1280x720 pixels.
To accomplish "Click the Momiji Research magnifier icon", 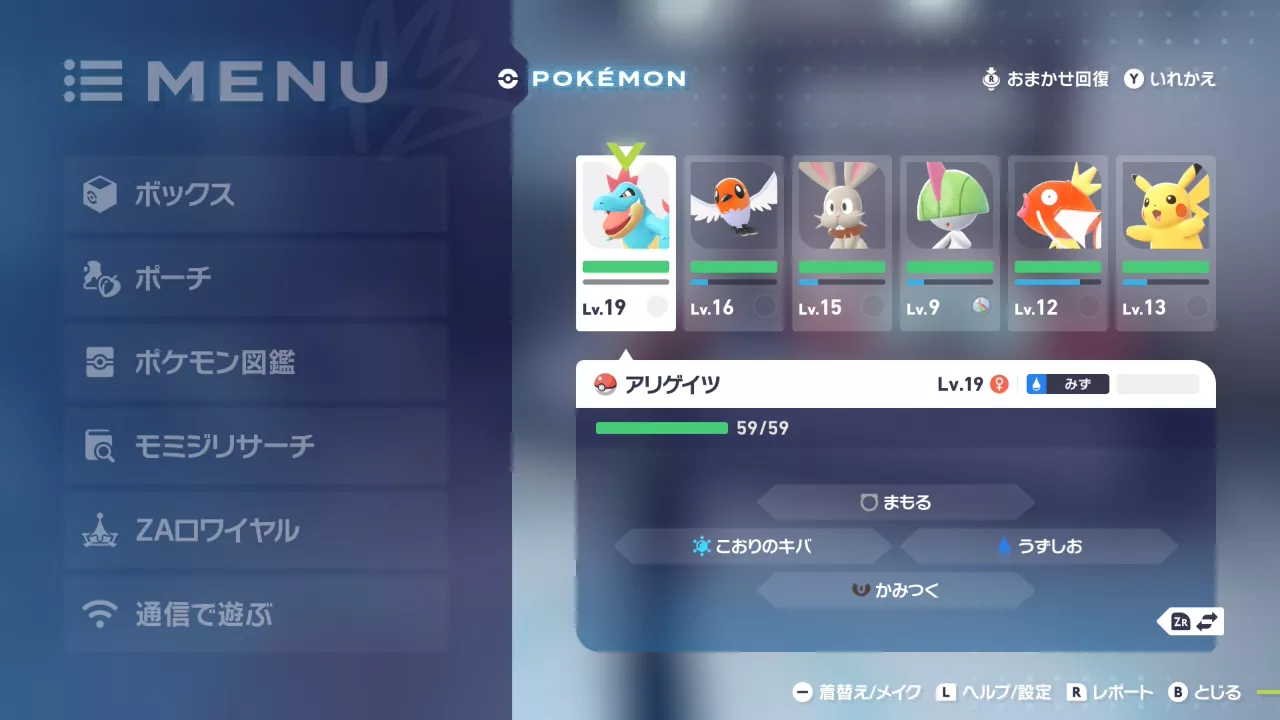I will tap(100, 446).
